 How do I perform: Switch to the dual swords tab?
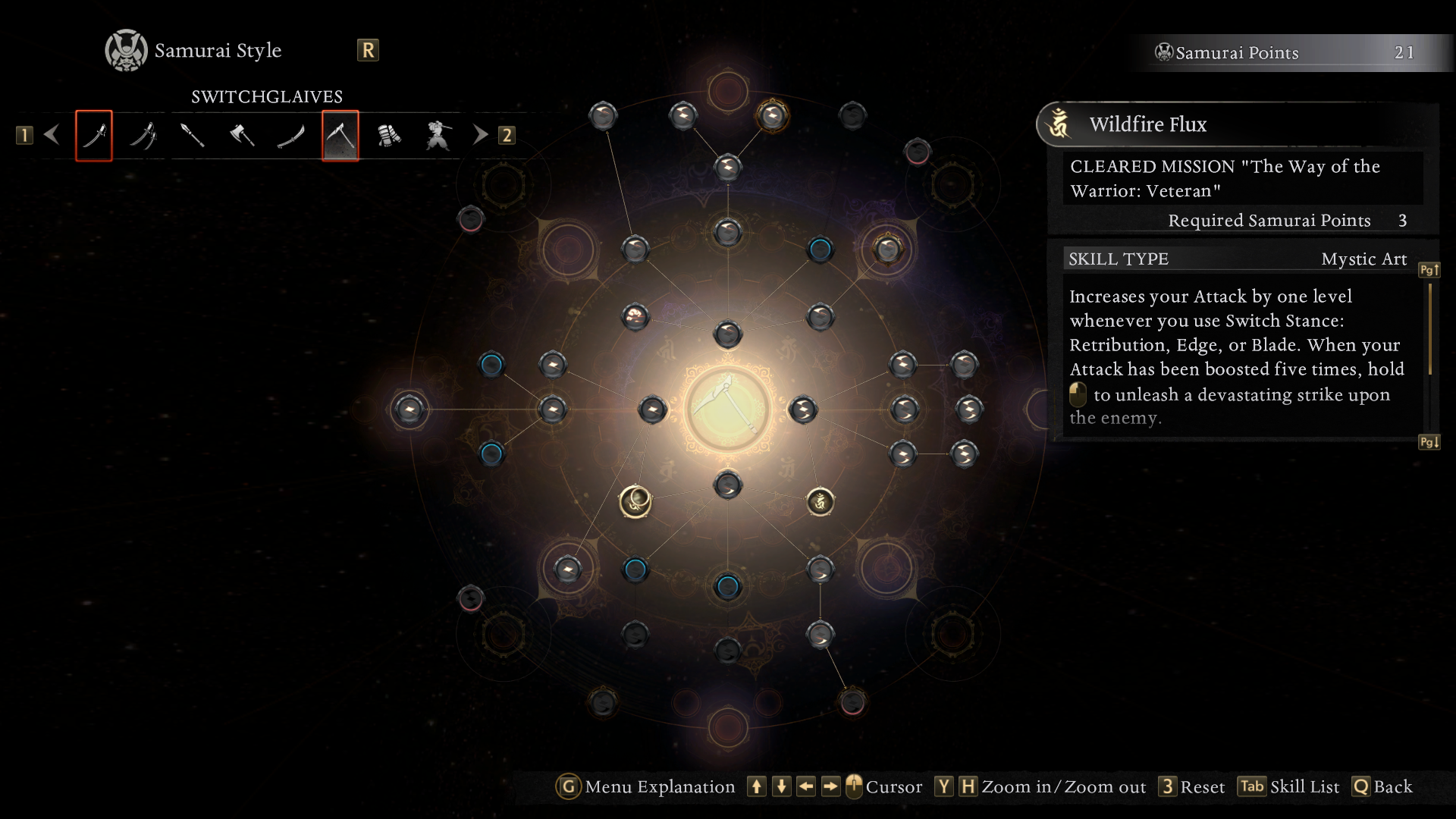(143, 136)
